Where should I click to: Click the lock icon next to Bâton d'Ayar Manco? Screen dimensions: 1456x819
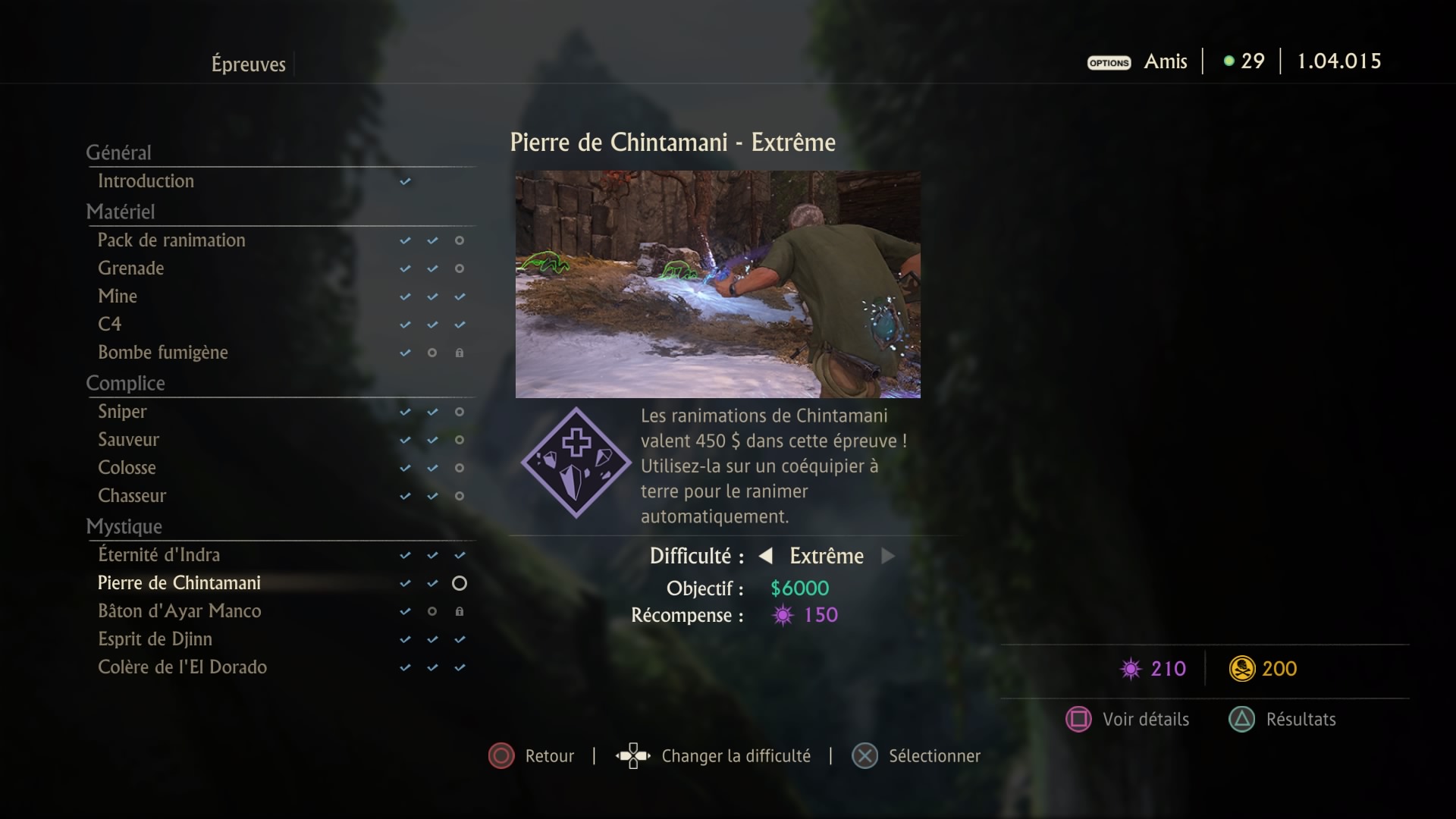(460, 611)
